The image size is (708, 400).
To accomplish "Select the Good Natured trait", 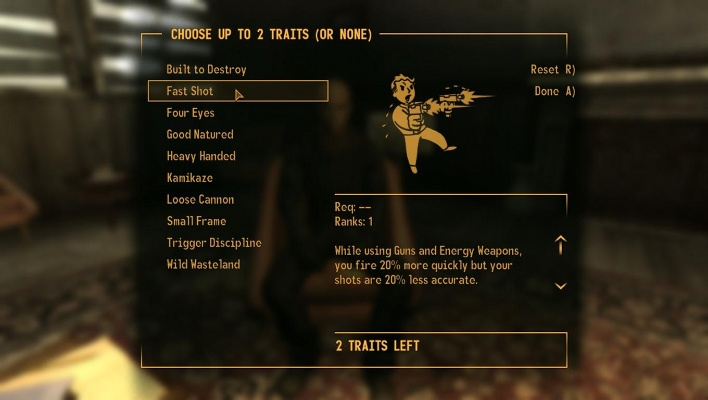I will pyautogui.click(x=200, y=134).
